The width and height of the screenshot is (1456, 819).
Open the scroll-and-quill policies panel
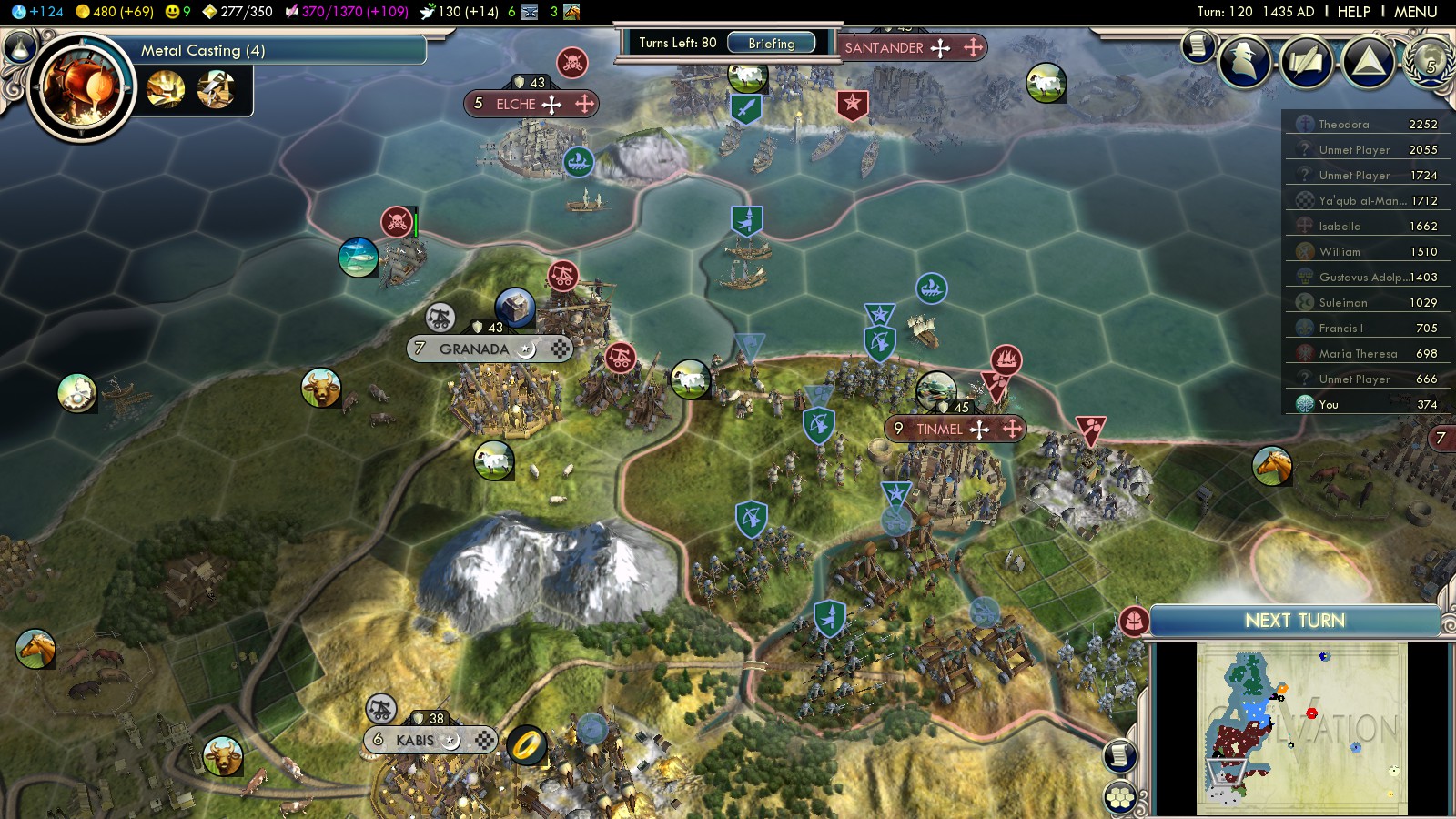point(1306,62)
